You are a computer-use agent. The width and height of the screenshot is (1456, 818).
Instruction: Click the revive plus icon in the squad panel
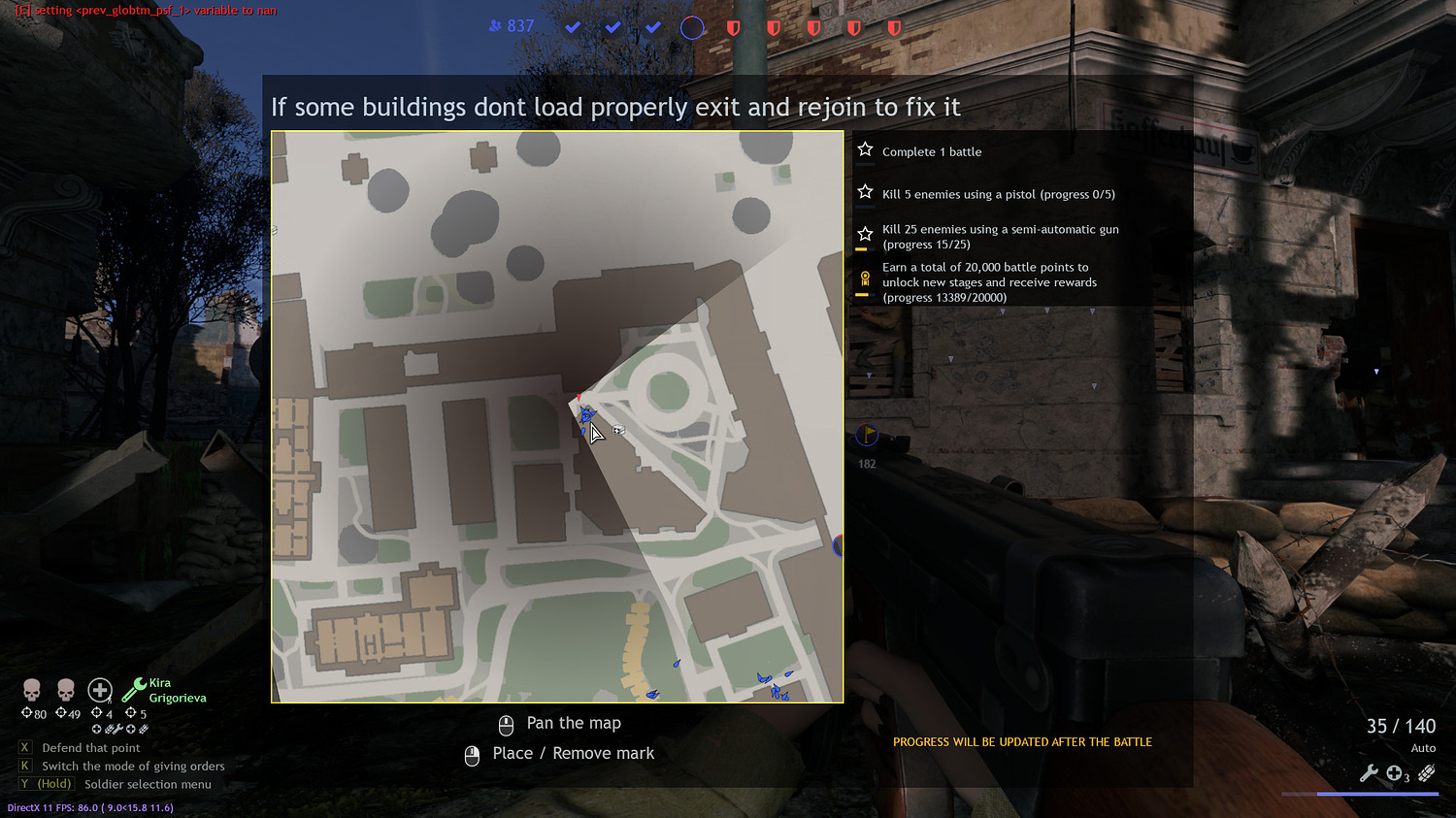[x=100, y=690]
